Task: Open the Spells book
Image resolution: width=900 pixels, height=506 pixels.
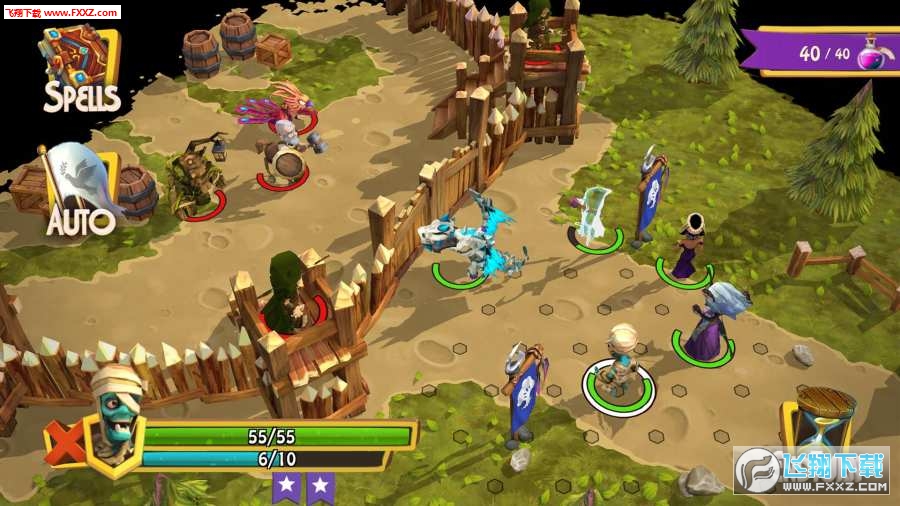Action: [80, 68]
